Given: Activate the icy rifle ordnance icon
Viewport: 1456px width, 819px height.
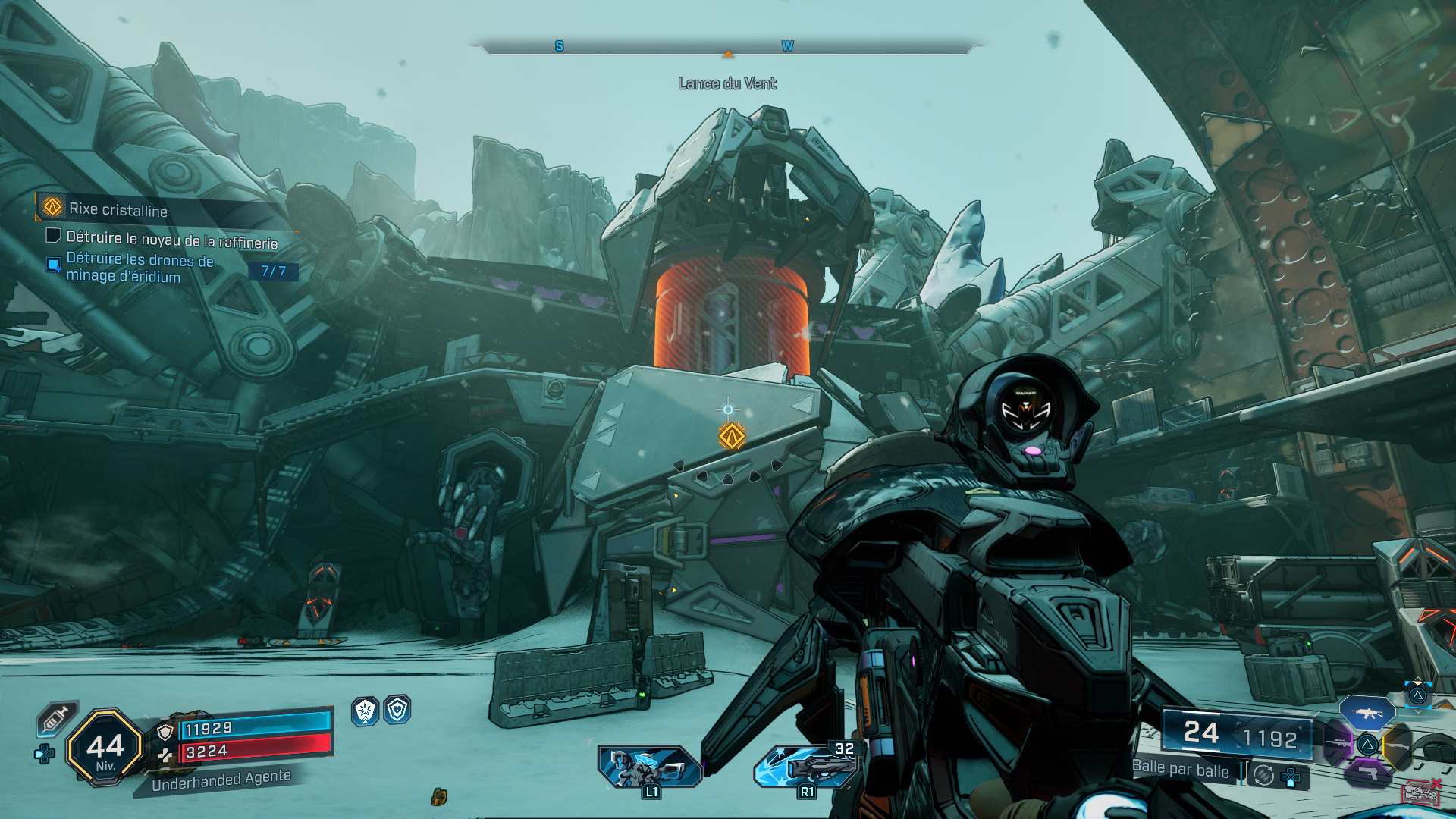Looking at the screenshot, I should coord(805,766).
